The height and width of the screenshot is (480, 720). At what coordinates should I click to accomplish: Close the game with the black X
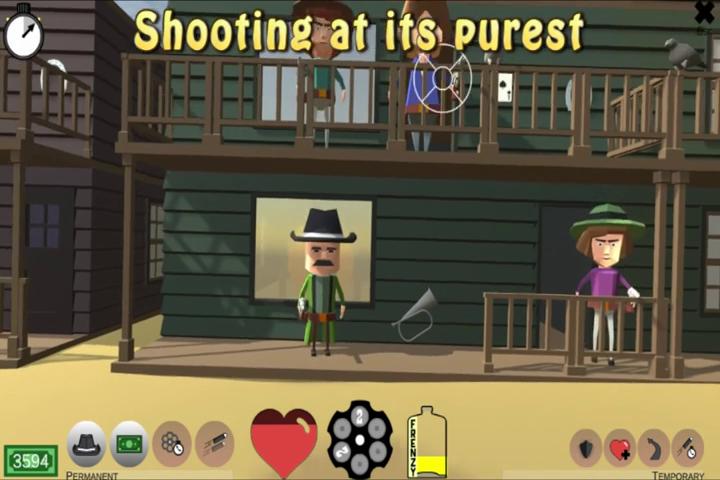(704, 12)
